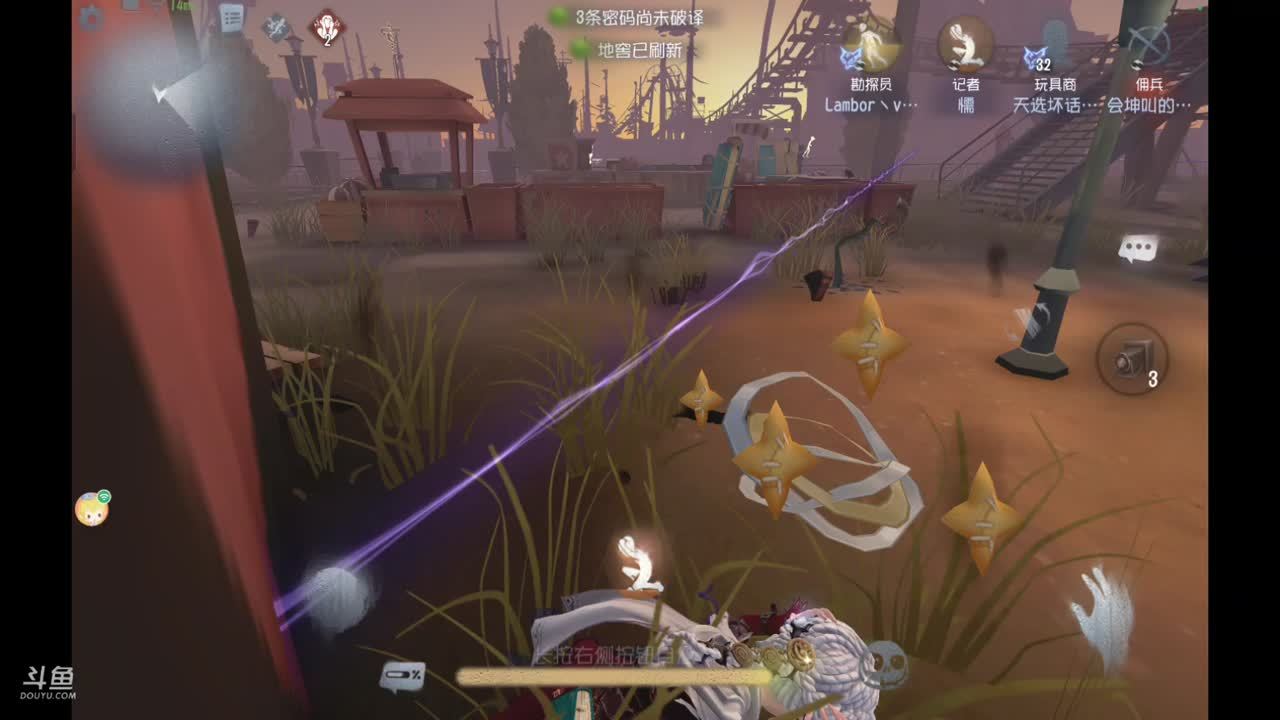Use the camera ability with 3 charges
The image size is (1280, 720).
[x=1132, y=357]
